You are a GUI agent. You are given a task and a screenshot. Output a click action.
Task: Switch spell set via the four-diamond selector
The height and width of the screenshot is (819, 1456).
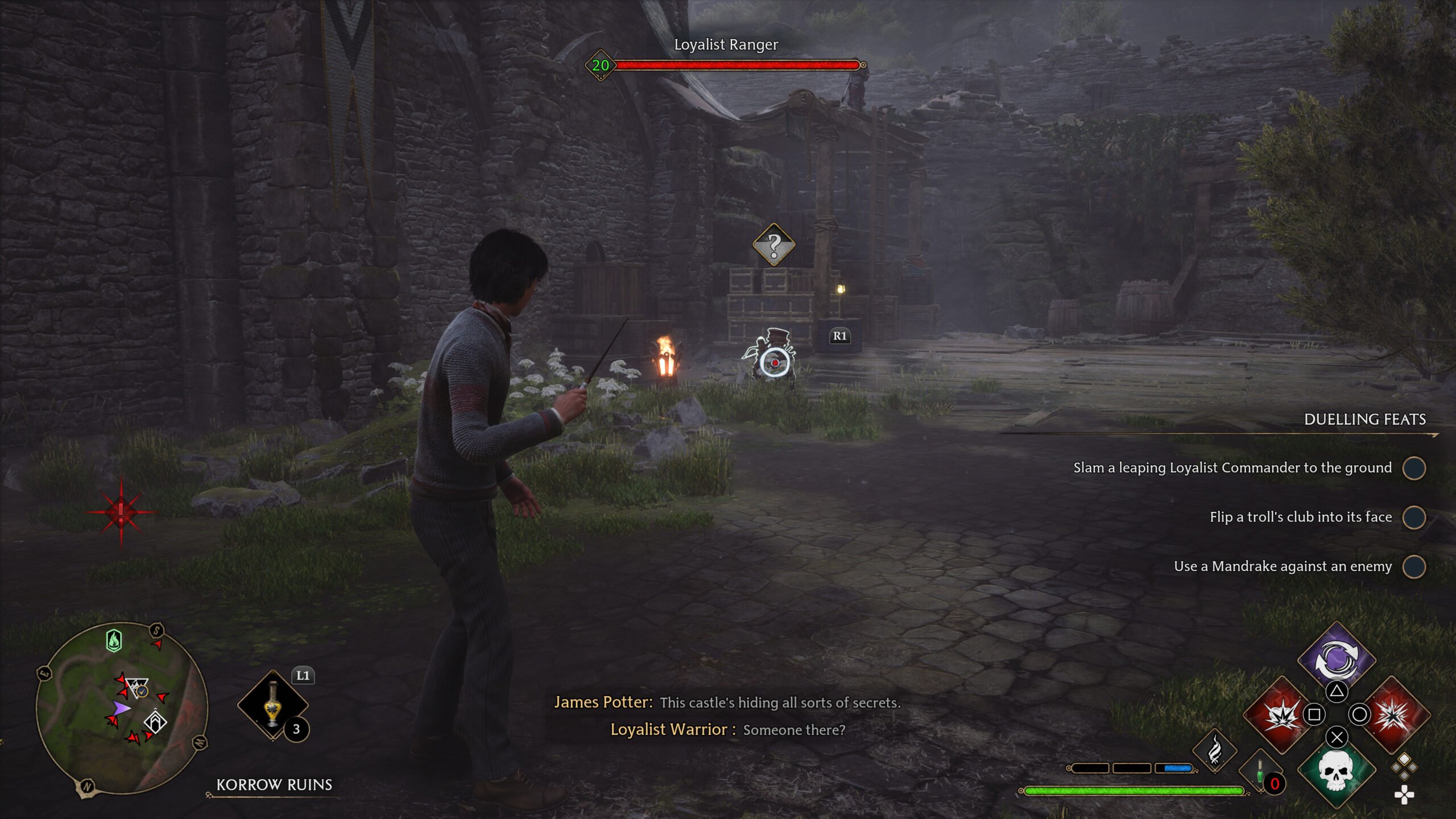1404,766
